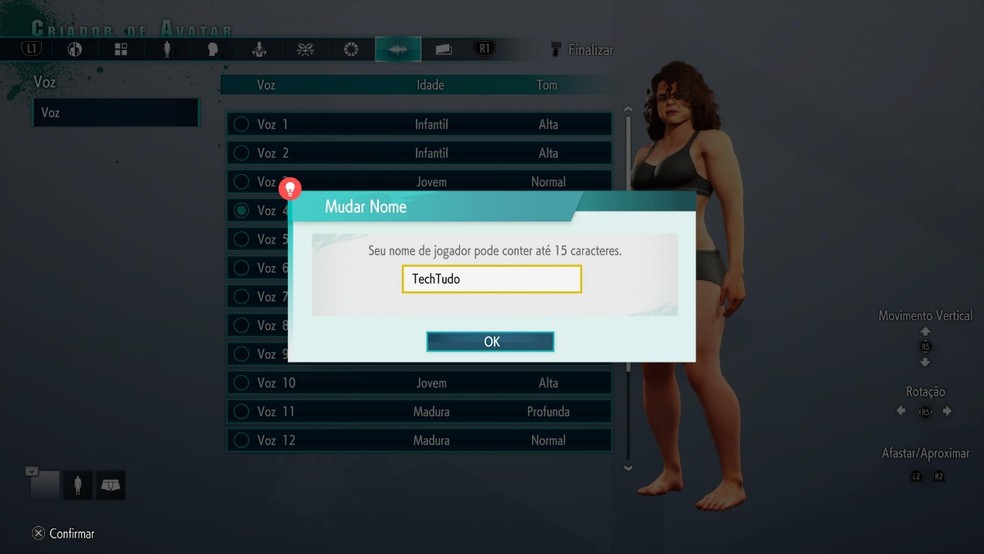Image resolution: width=984 pixels, height=554 pixels.
Task: Click the voice list scrollbar
Action: coord(628,290)
